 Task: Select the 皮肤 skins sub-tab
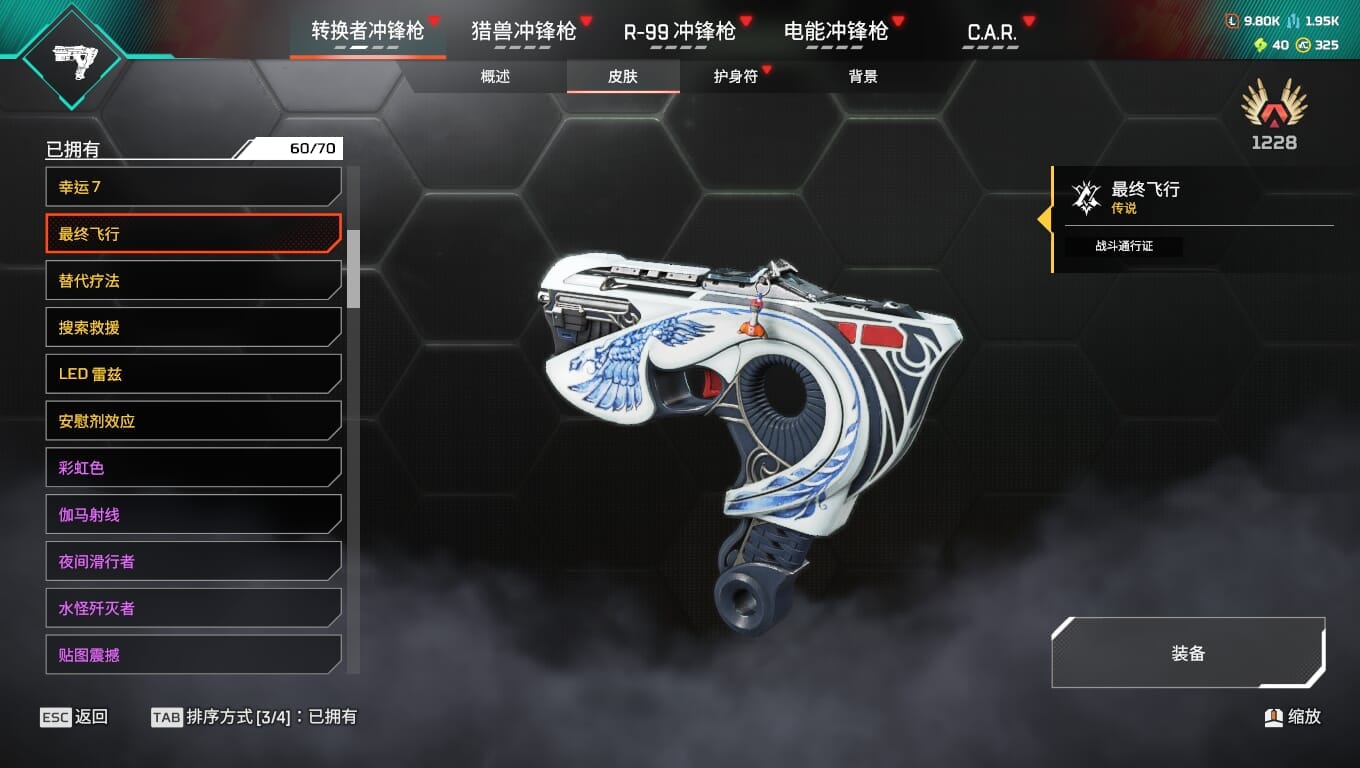[623, 76]
